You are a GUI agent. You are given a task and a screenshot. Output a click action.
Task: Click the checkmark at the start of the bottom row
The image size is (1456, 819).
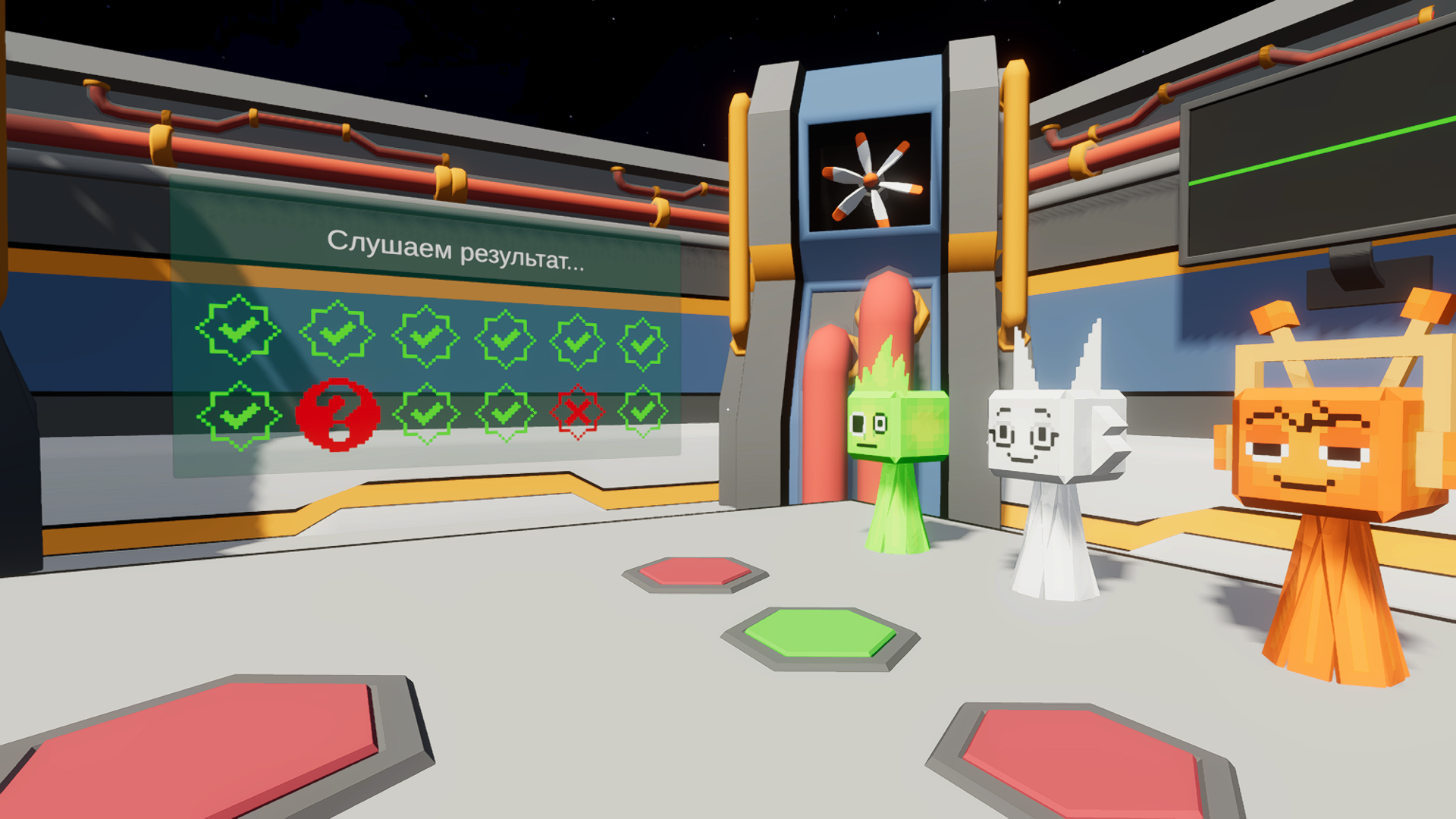tap(237, 416)
